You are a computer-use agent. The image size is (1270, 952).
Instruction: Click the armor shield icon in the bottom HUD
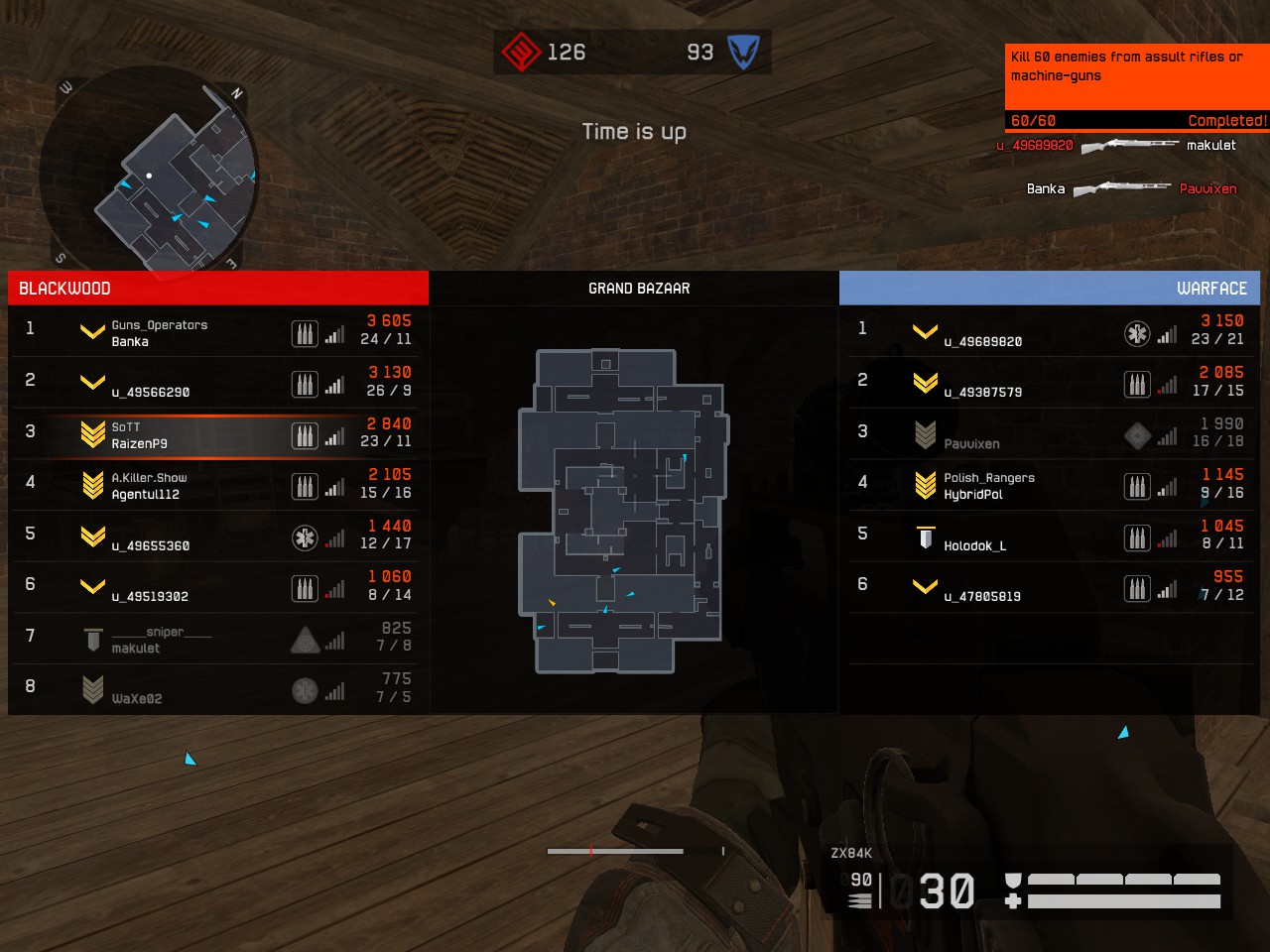[1013, 879]
